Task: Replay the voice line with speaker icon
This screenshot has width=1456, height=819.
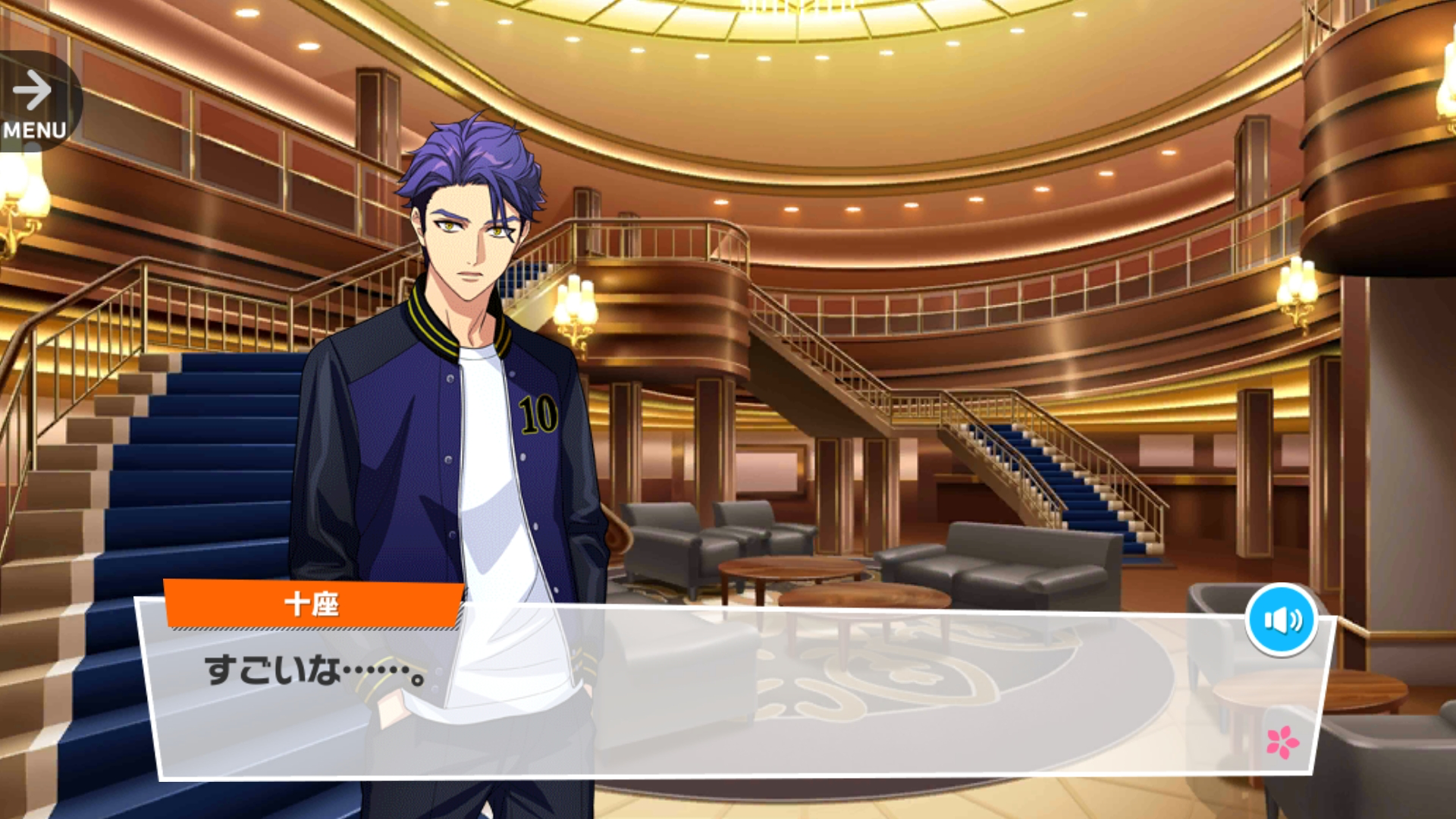Action: [x=1282, y=620]
